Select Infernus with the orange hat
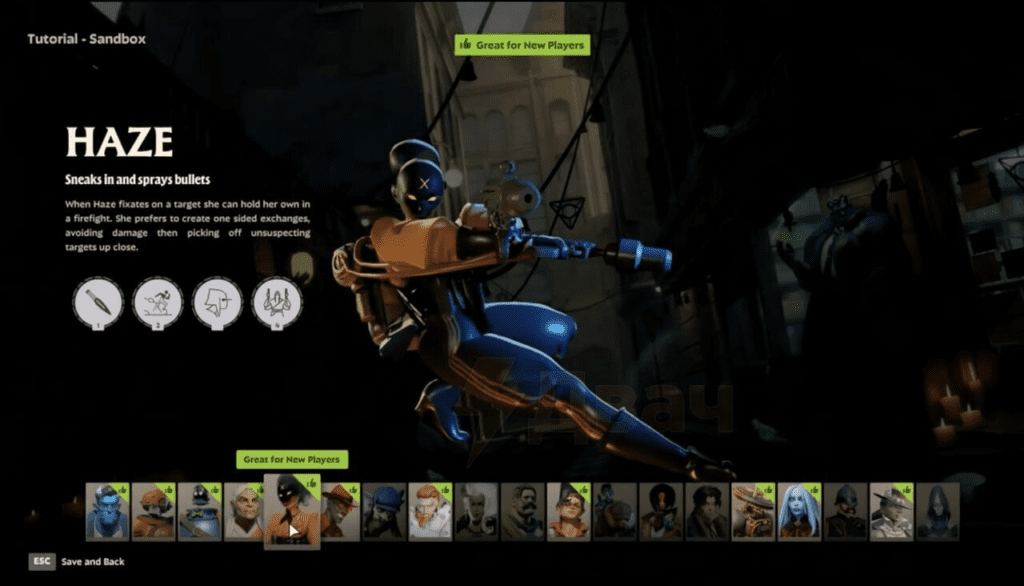This screenshot has height=586, width=1024. coord(339,512)
